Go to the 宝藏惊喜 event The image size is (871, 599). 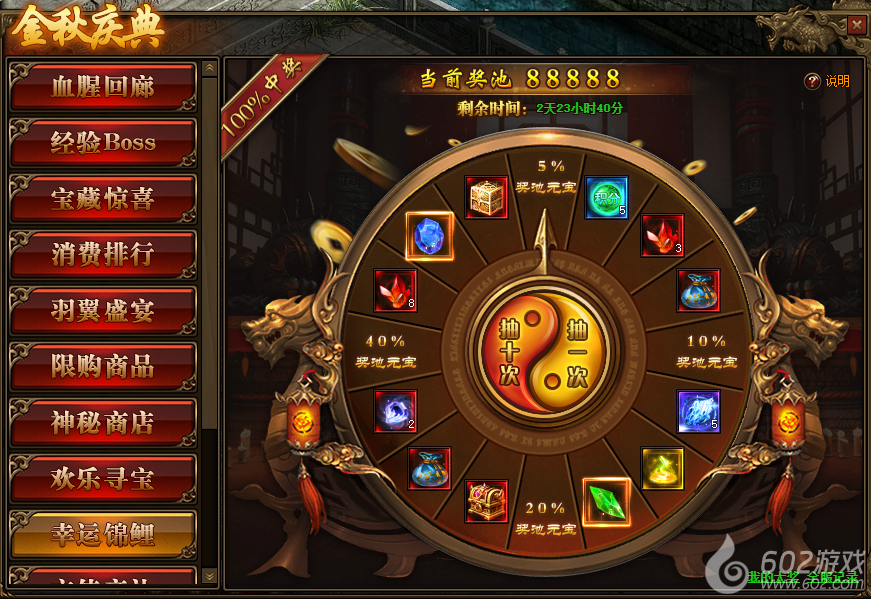tap(102, 199)
